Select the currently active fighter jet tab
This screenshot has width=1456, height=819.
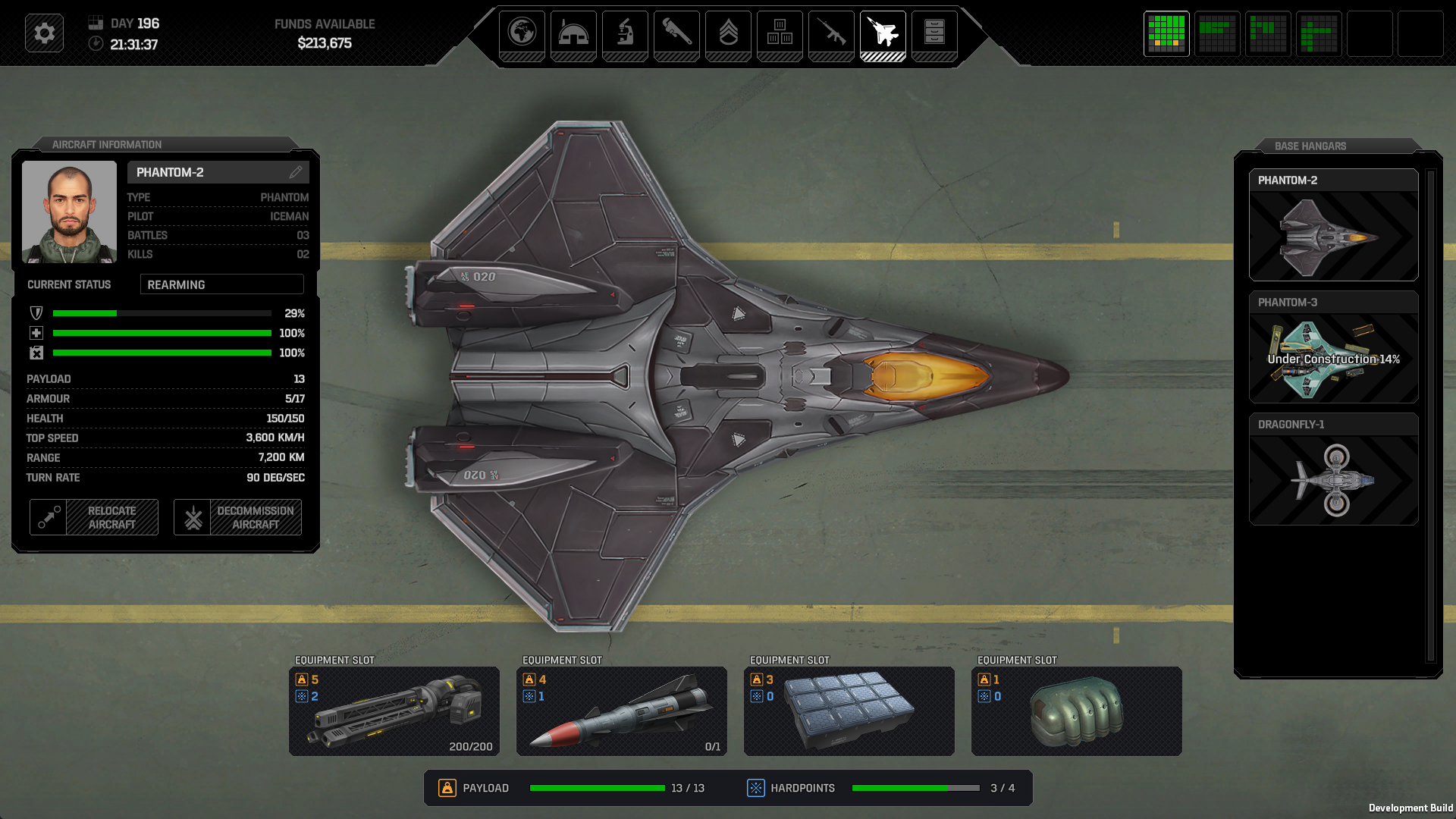pyautogui.click(x=883, y=34)
